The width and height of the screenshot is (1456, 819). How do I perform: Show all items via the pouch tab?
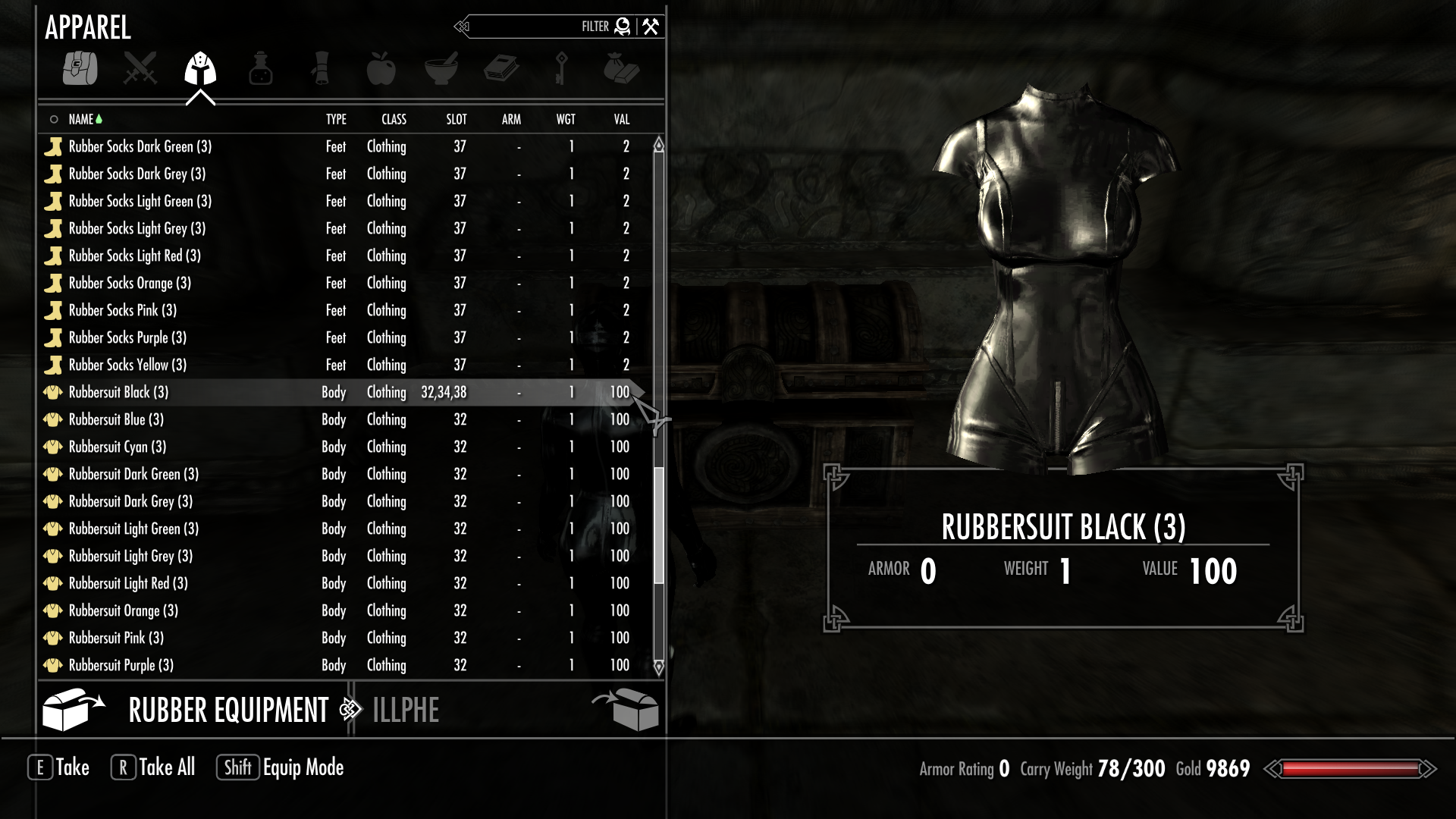coord(80,69)
